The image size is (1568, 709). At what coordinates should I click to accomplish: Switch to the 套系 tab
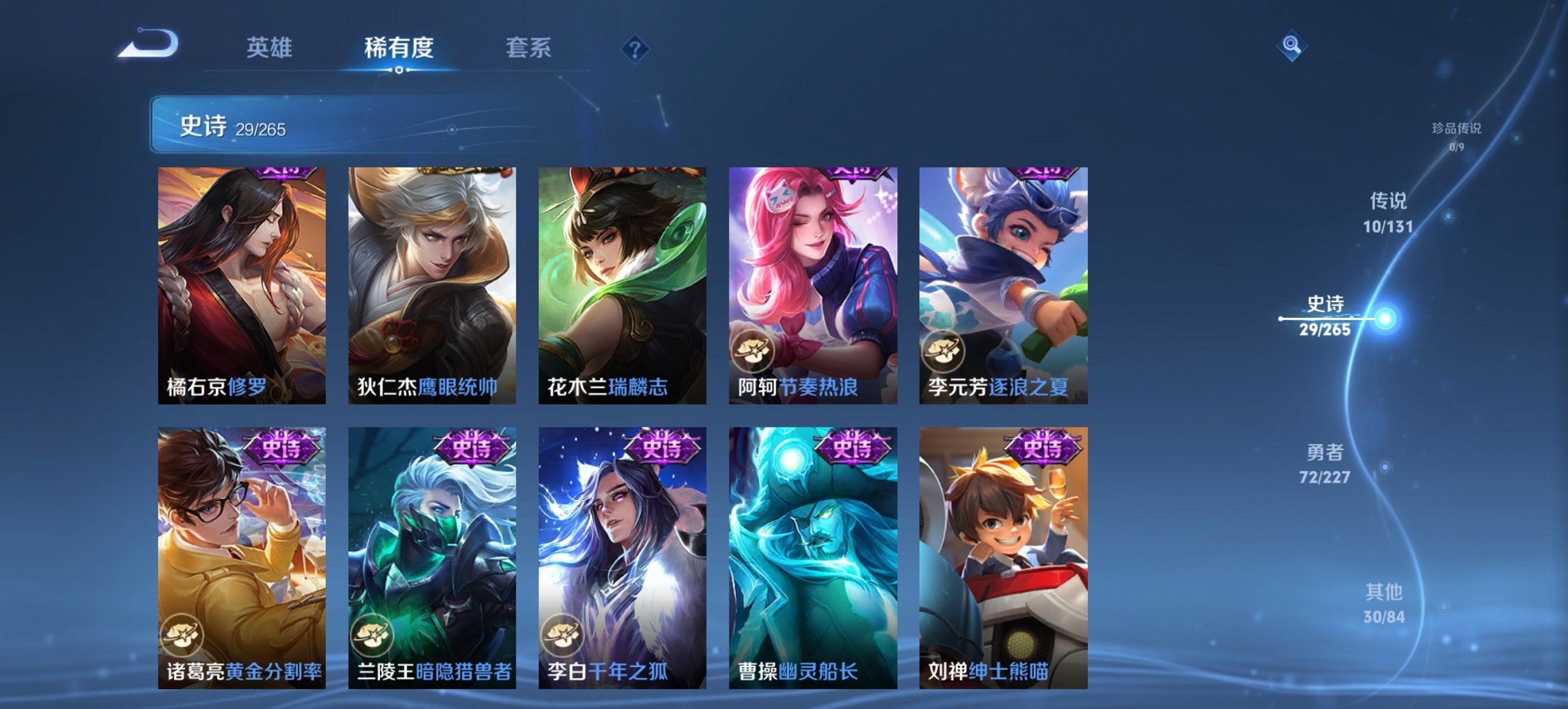529,48
